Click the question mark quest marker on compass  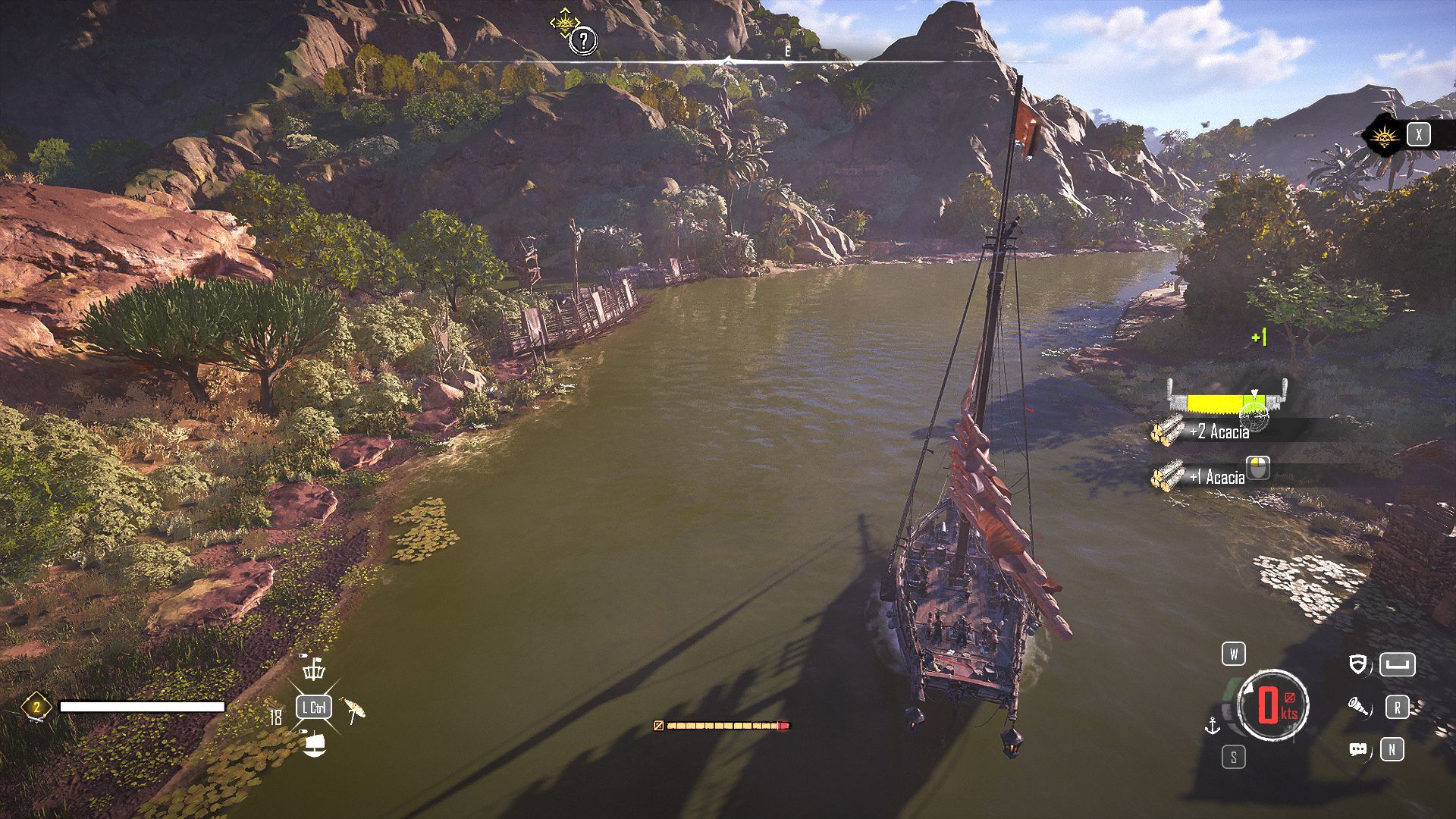[x=582, y=41]
